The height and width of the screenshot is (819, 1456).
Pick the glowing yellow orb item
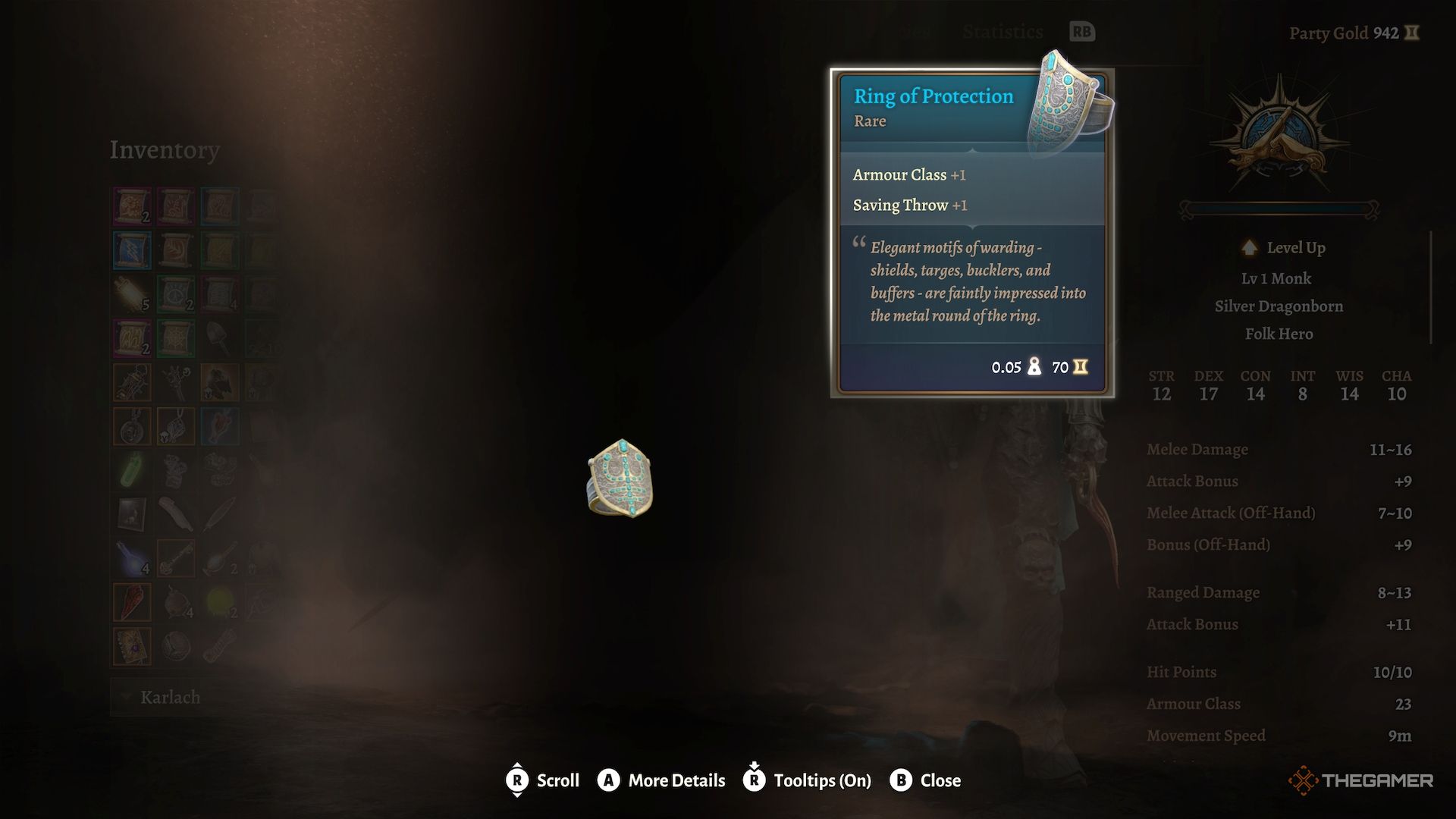click(220, 602)
